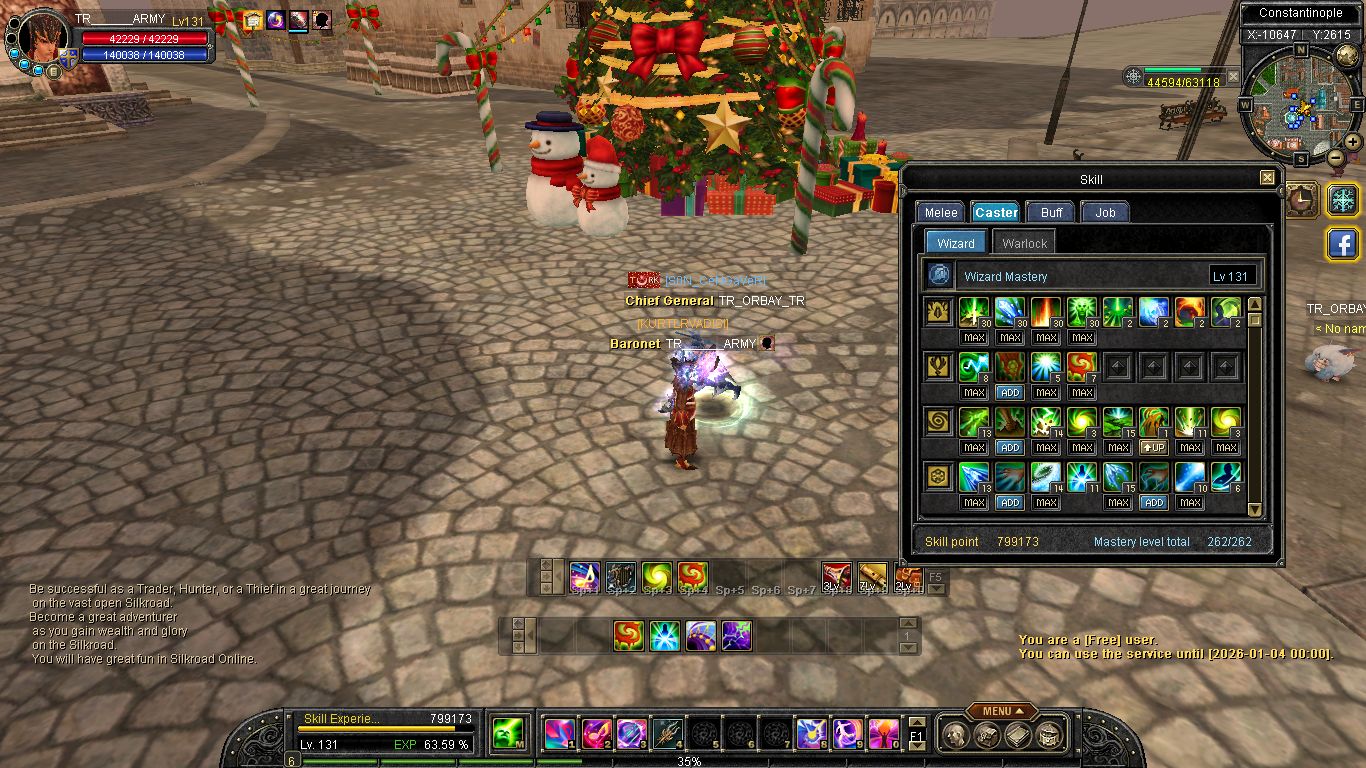Switch to the Melee skill tab
Screen dimensions: 1366x768
point(940,212)
